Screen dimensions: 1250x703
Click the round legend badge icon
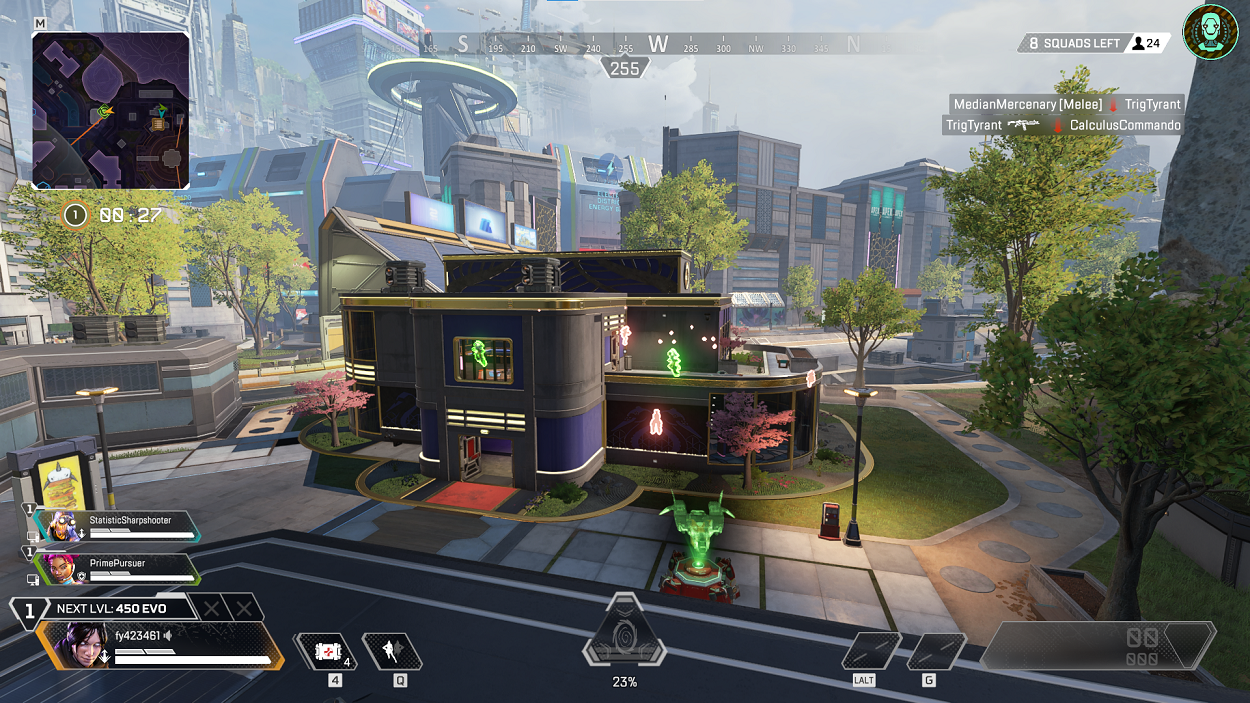click(x=1210, y=32)
